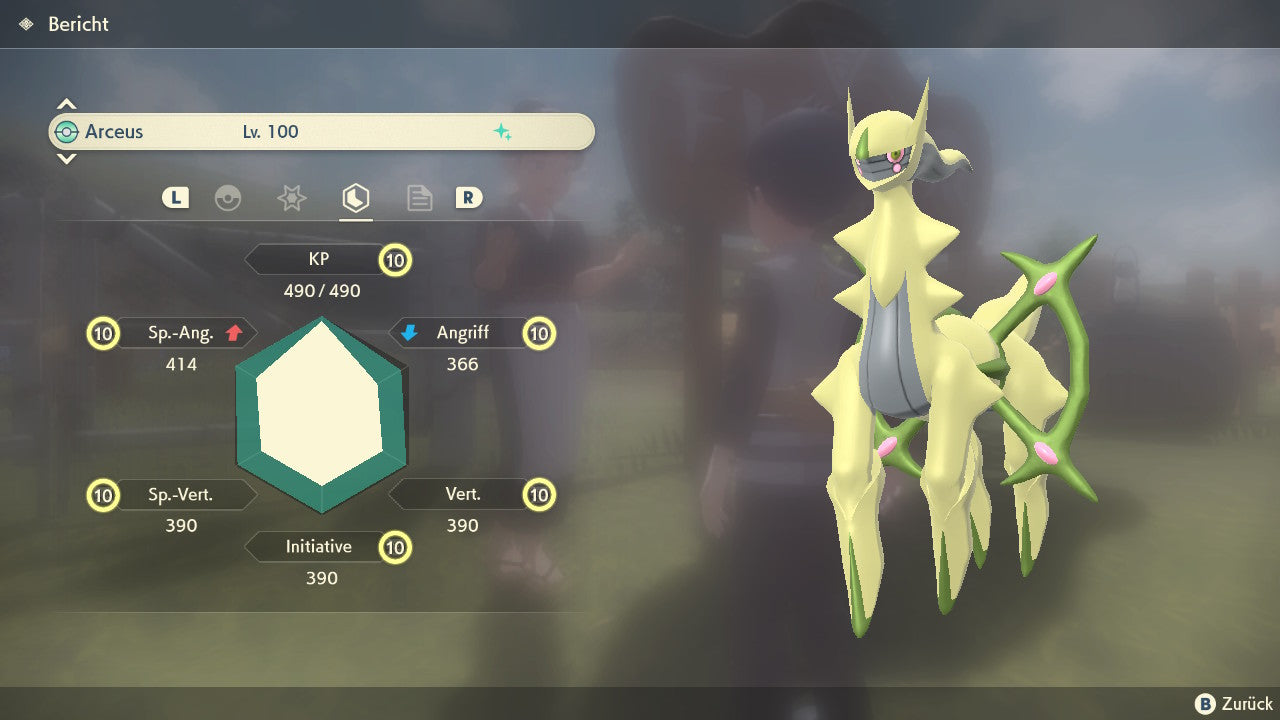The width and height of the screenshot is (1280, 720).
Task: Select the shield-shaped stats tab
Action: click(355, 198)
